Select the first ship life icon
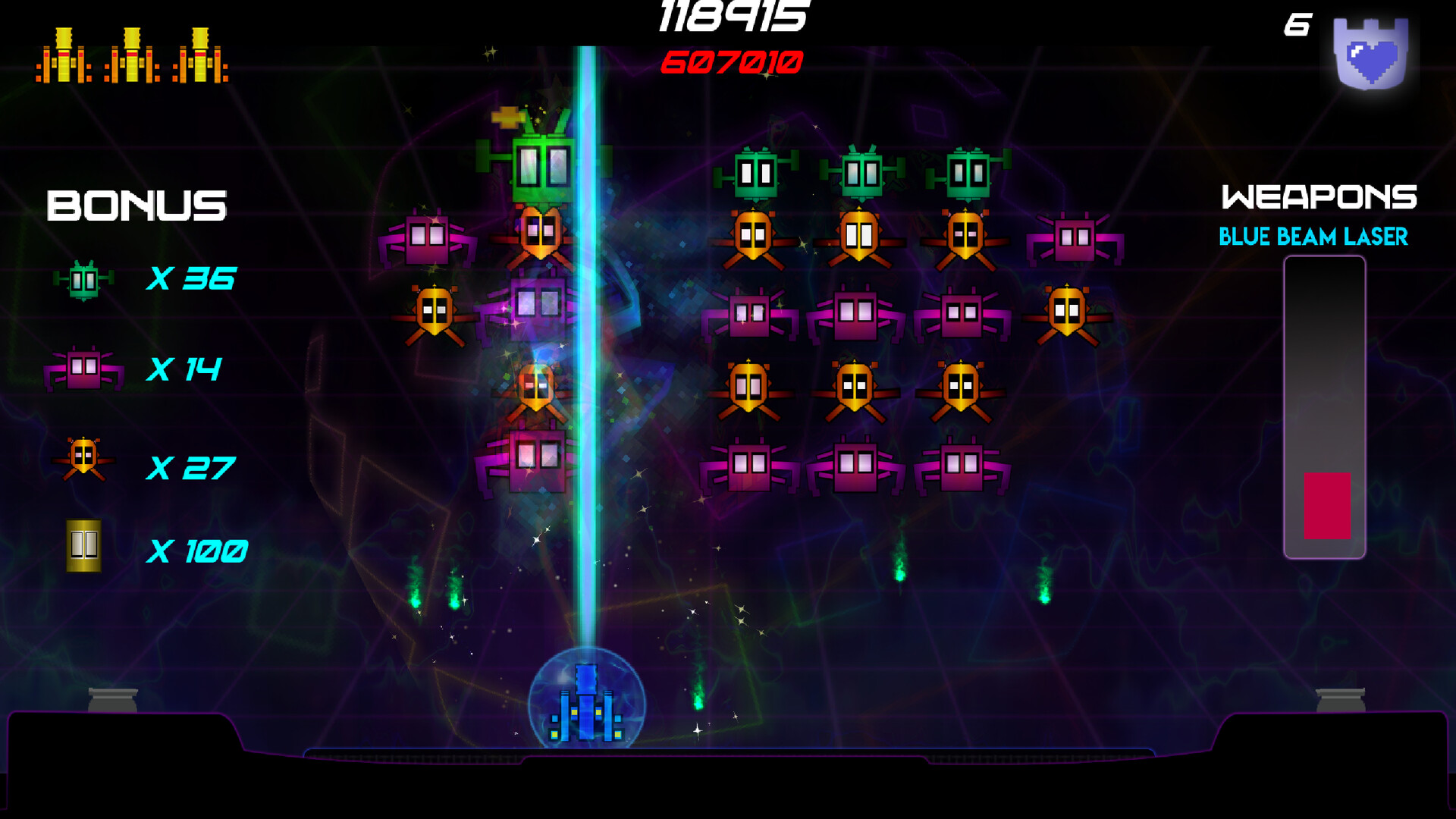Image resolution: width=1456 pixels, height=819 pixels. click(x=64, y=57)
